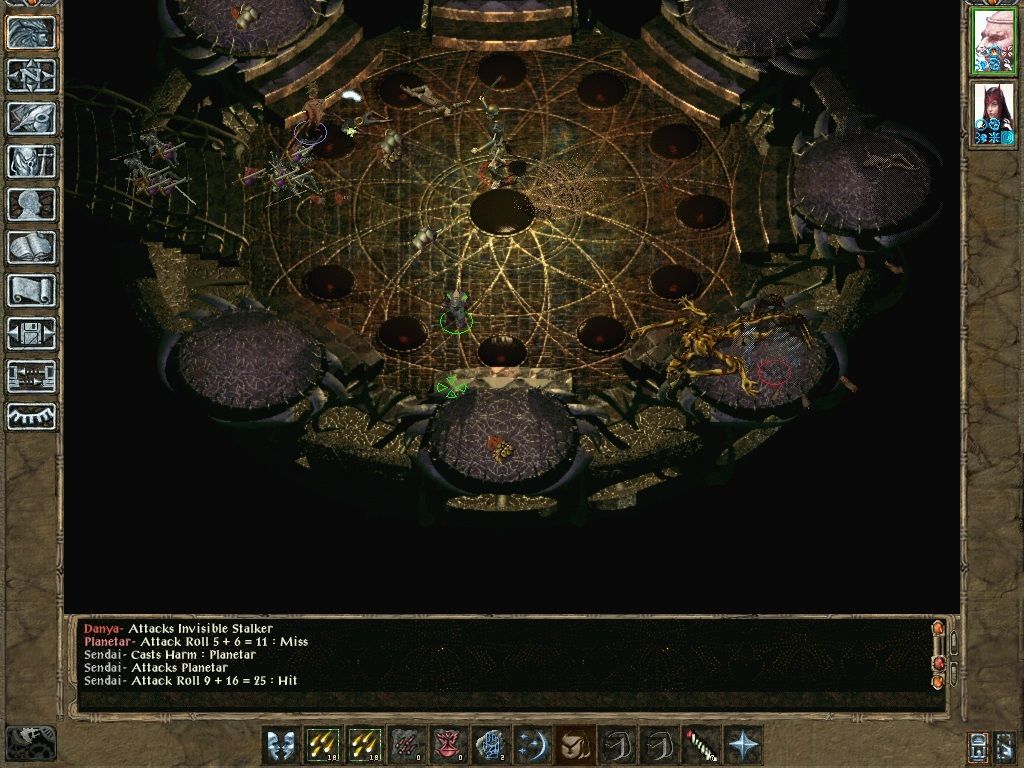Open the journal with quill icon
This screenshot has height=768, width=1024.
32,118
